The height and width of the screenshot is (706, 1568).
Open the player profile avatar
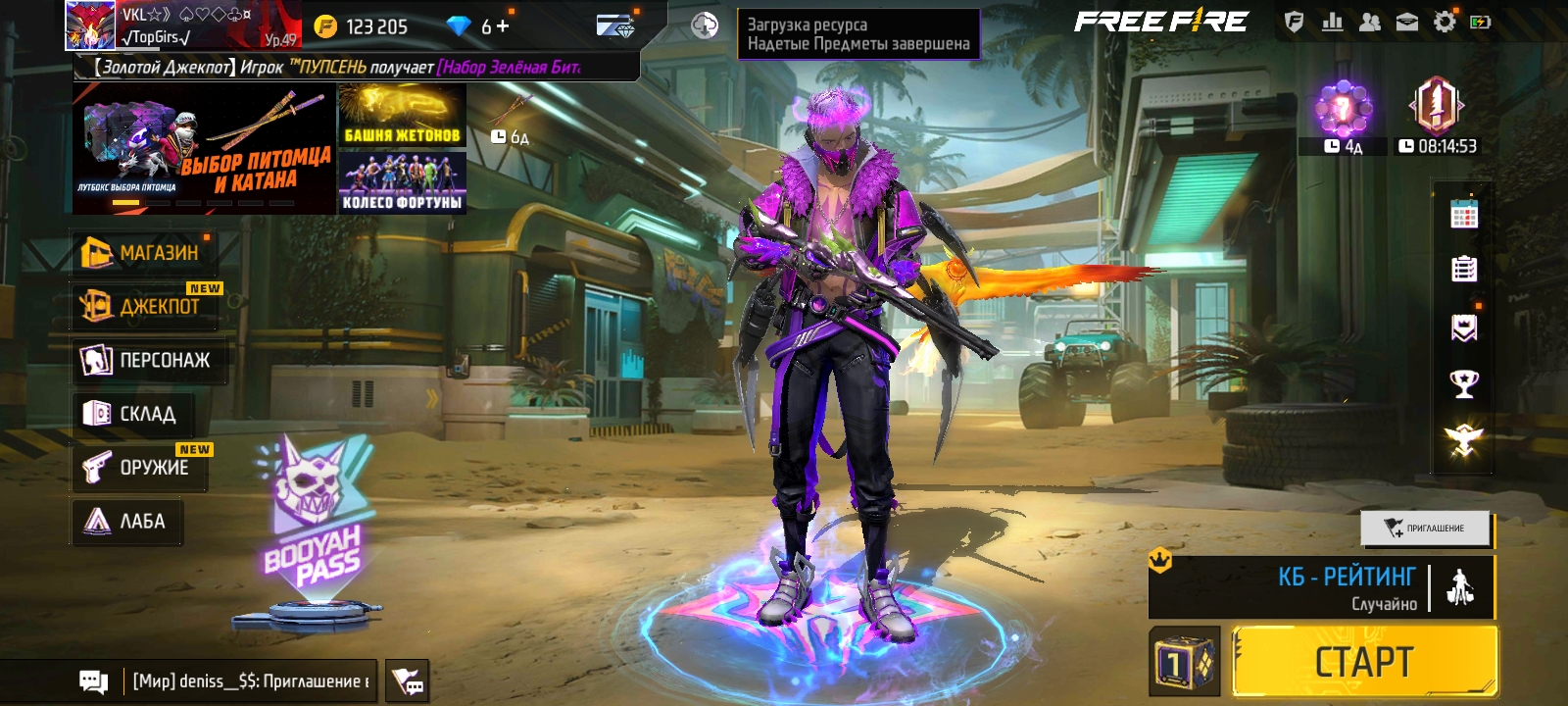tap(90, 25)
